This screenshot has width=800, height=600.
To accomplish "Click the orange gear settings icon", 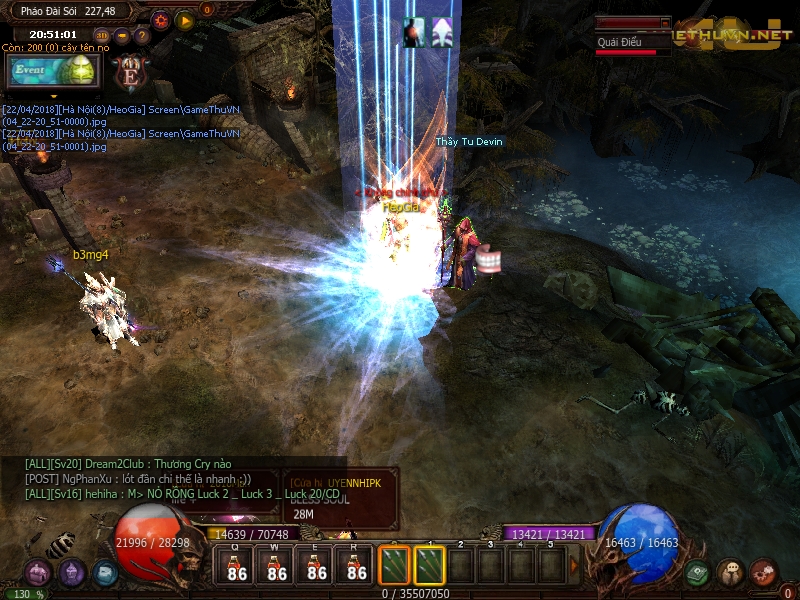I will point(160,19).
